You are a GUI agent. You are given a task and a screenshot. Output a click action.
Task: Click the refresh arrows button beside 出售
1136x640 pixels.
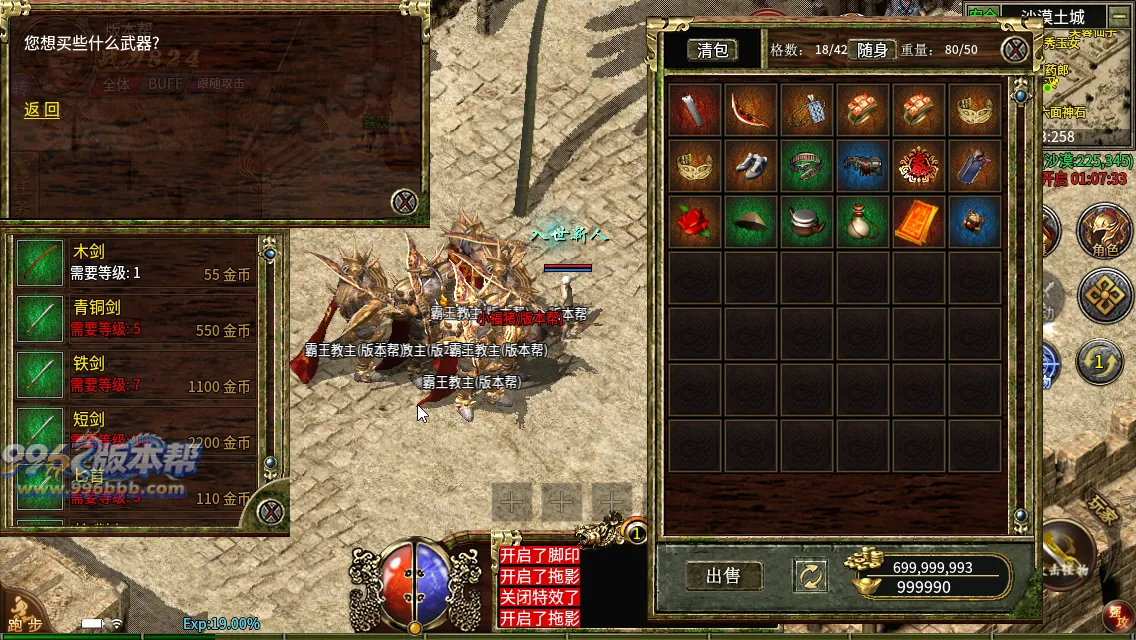(x=808, y=576)
